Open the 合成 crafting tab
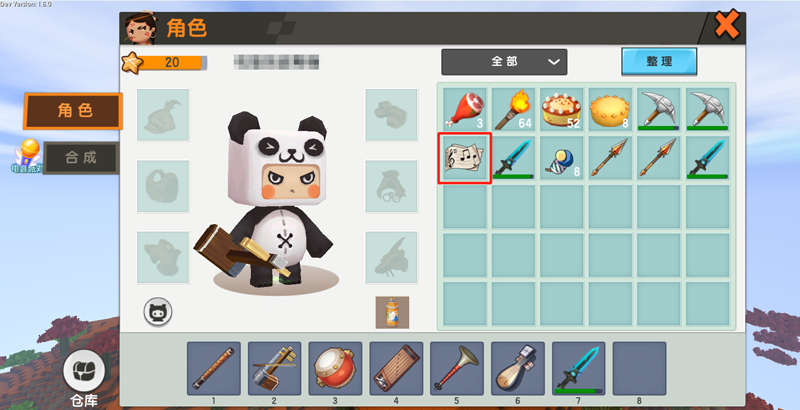This screenshot has width=800, height=410. [x=74, y=157]
